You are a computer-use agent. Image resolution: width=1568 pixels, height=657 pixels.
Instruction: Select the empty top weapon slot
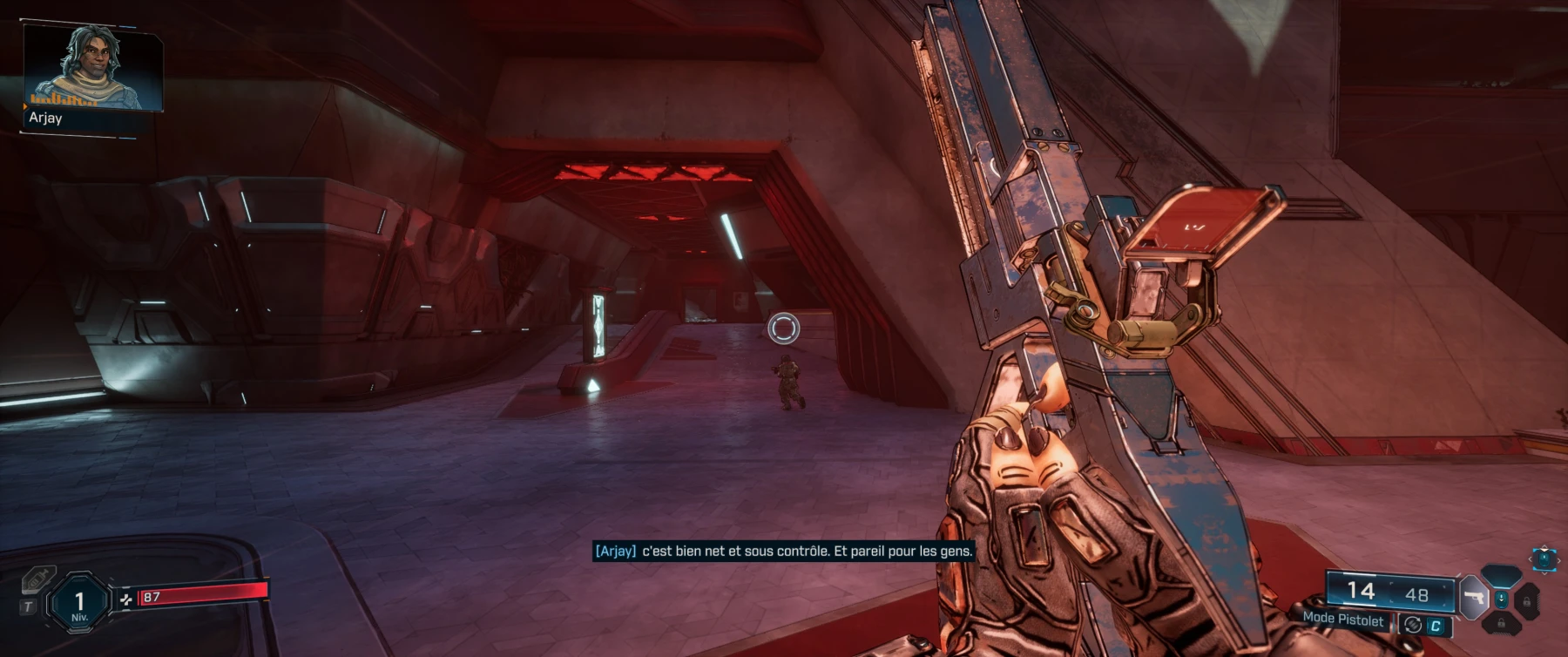tap(1501, 575)
